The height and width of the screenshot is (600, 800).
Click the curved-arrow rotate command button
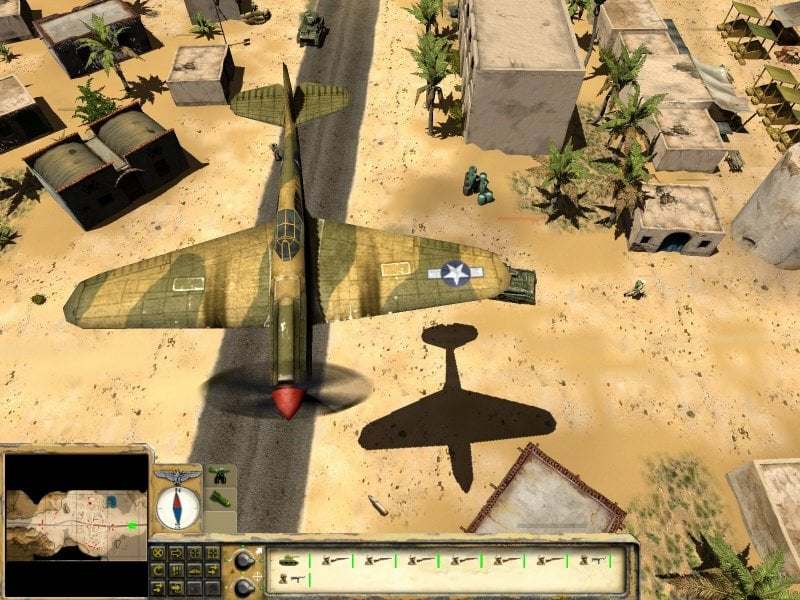point(156,569)
